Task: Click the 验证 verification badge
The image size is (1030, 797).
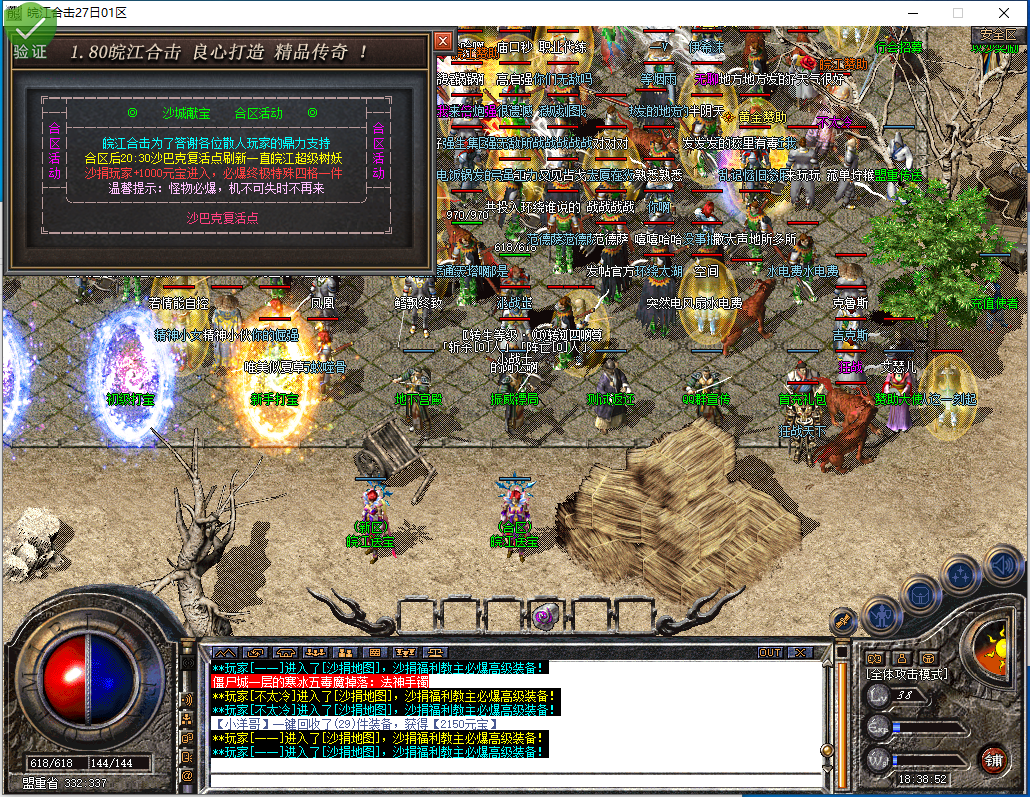Action: pyautogui.click(x=30, y=51)
